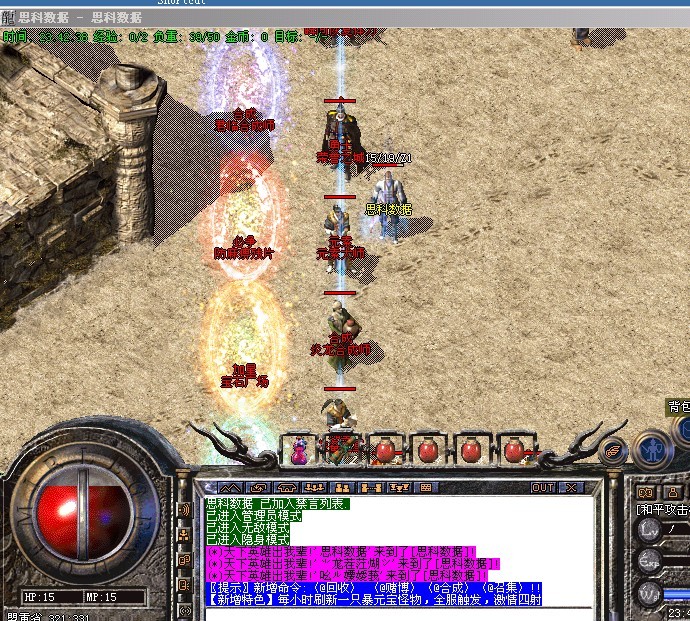Close the chat panel with the X button

571,487
